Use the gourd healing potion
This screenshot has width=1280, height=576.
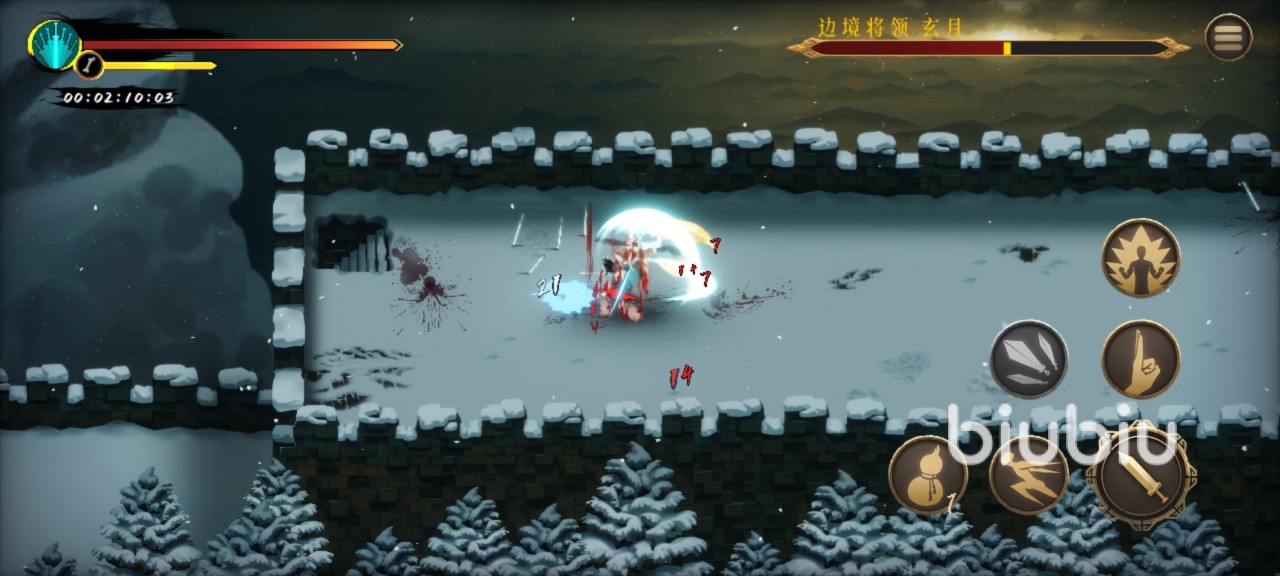point(927,475)
